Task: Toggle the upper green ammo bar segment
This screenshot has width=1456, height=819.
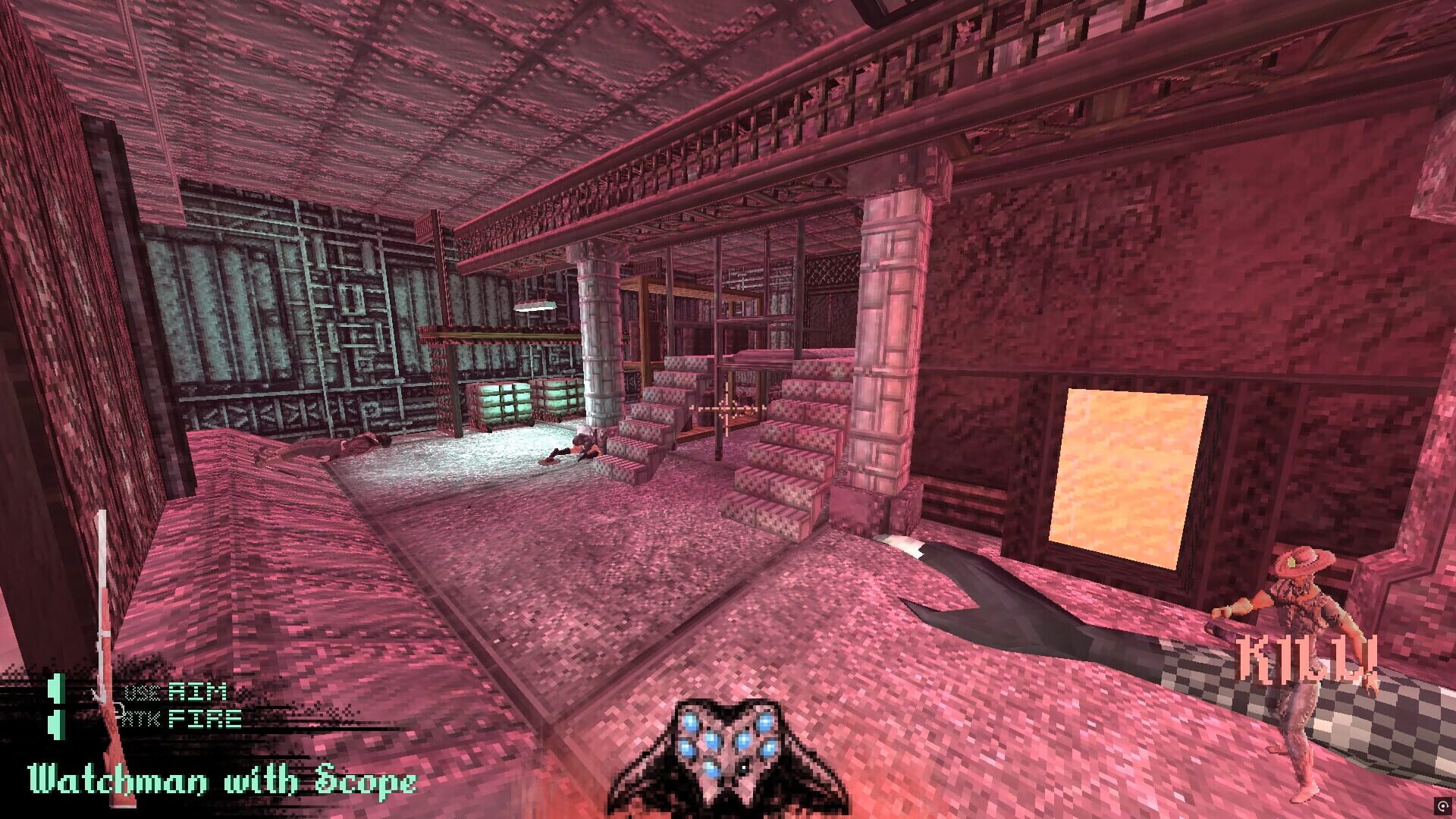Action: pyautogui.click(x=55, y=689)
